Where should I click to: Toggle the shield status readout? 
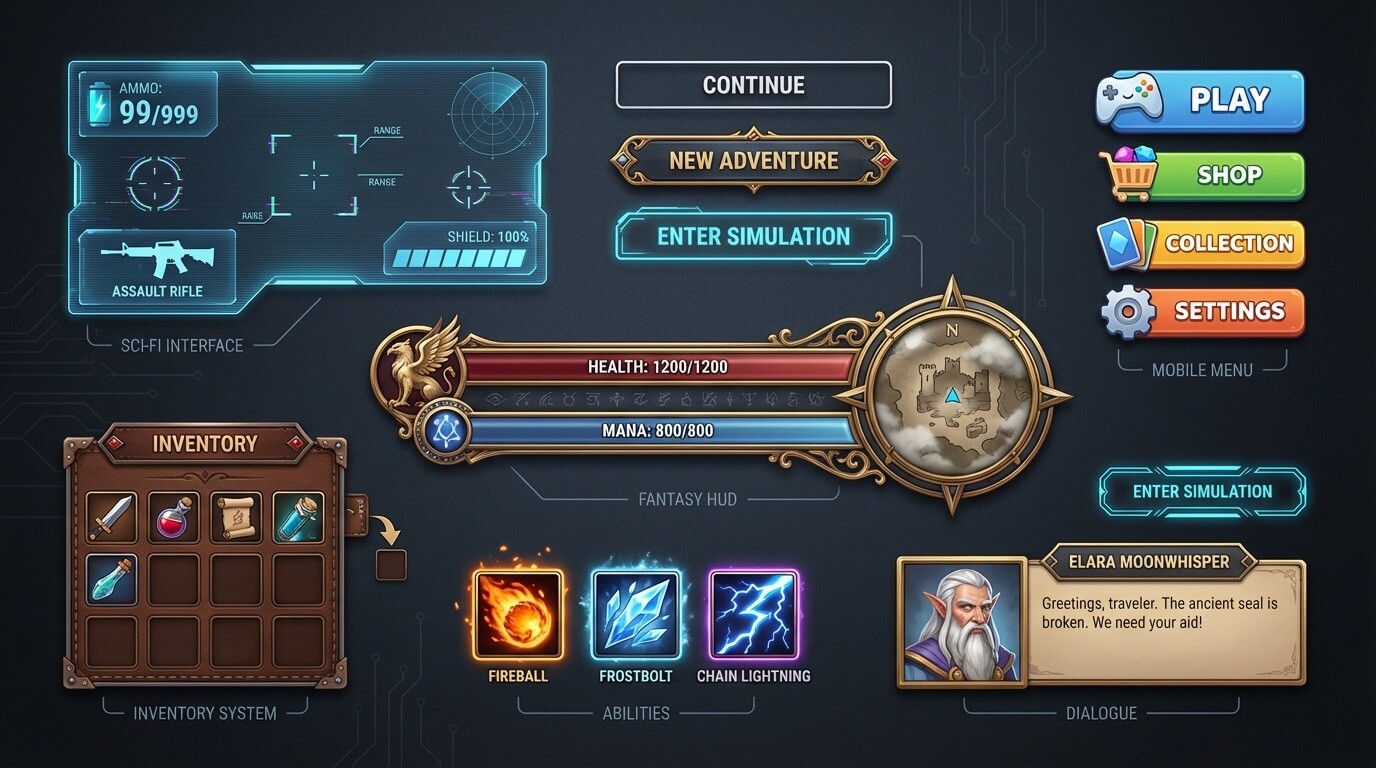click(460, 248)
